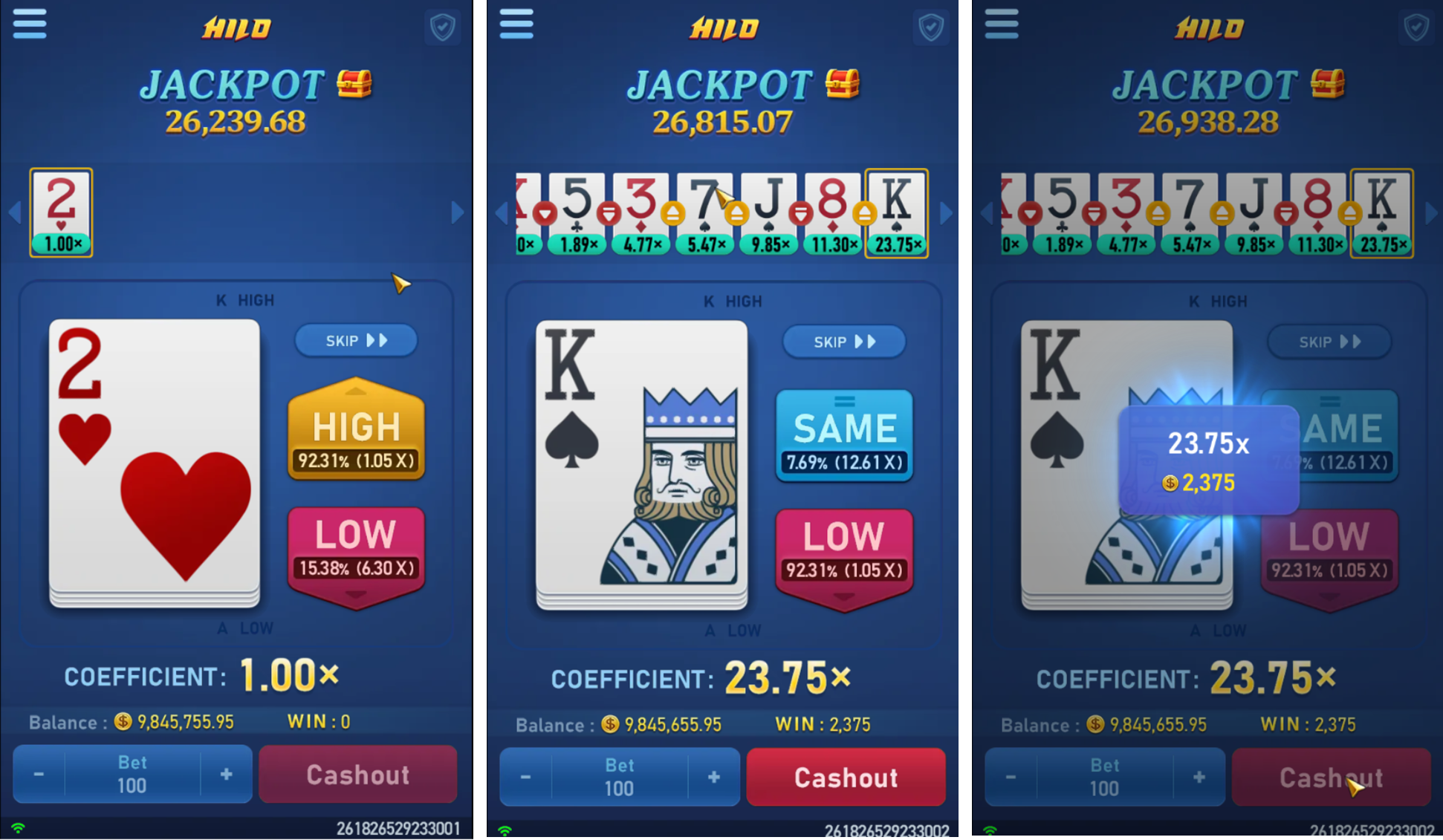Click the shield verification icon
This screenshot has width=1443, height=840.
pyautogui.click(x=442, y=27)
